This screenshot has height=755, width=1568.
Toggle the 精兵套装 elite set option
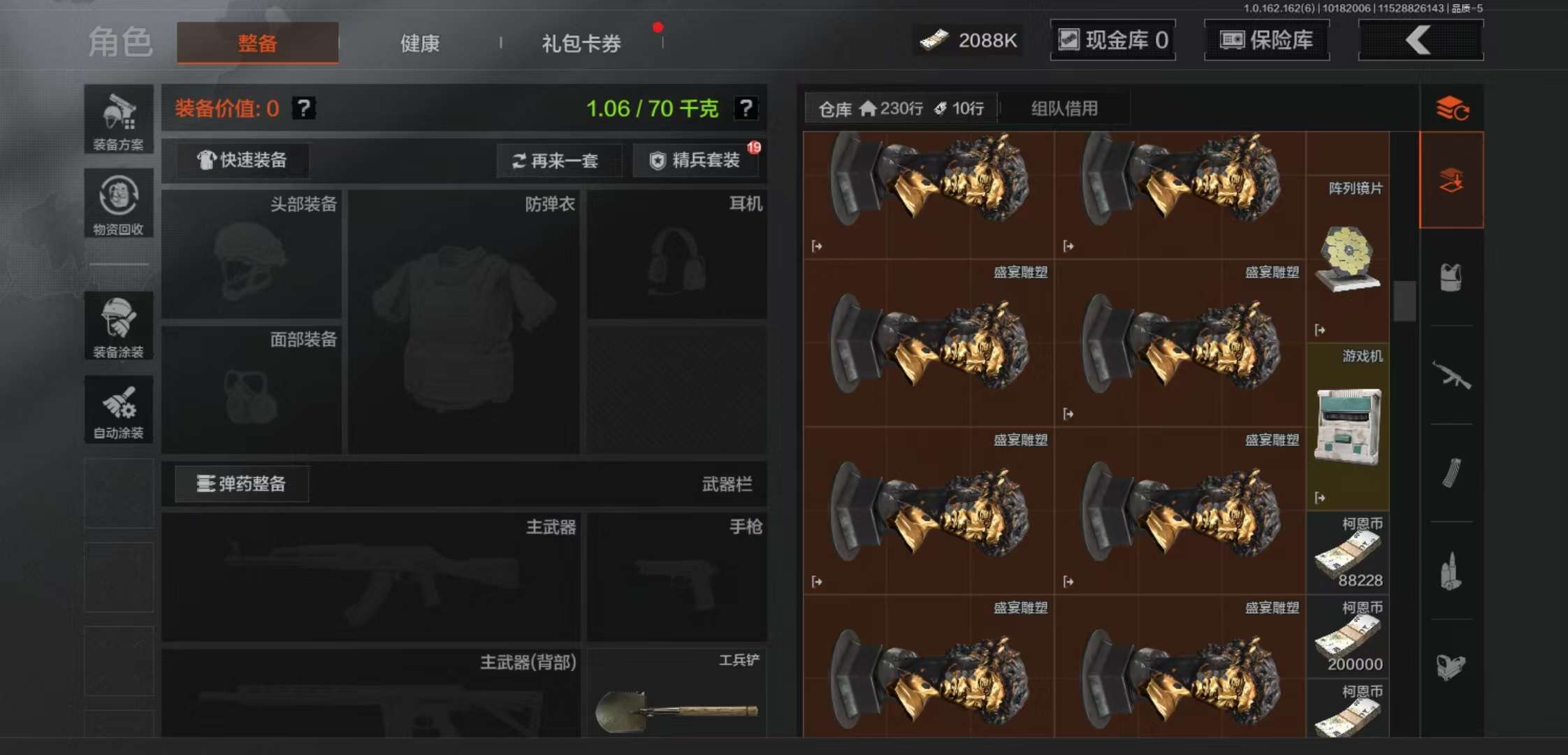tap(696, 160)
